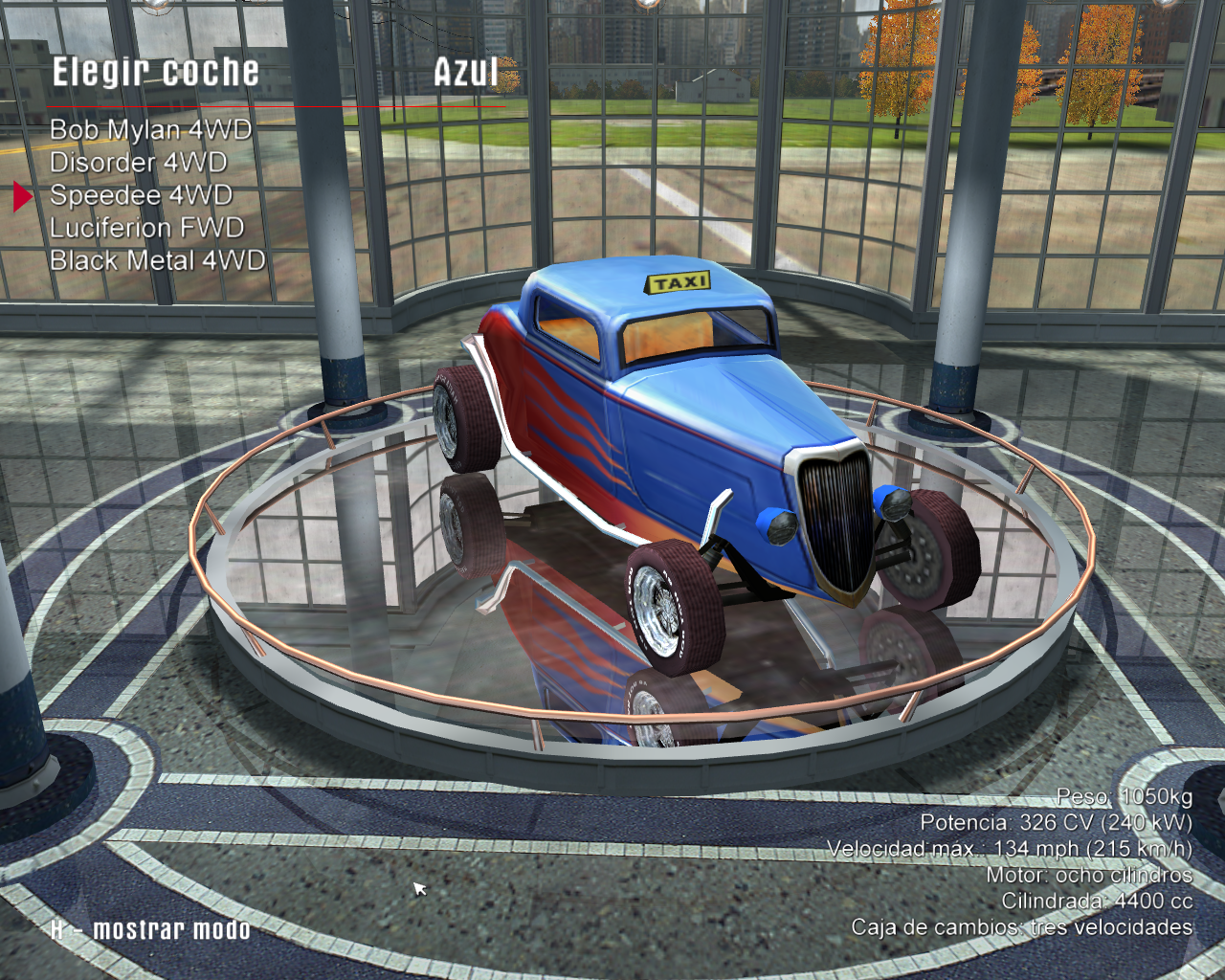1225x980 pixels.
Task: Change the Azul car color option
Action: click(x=466, y=73)
